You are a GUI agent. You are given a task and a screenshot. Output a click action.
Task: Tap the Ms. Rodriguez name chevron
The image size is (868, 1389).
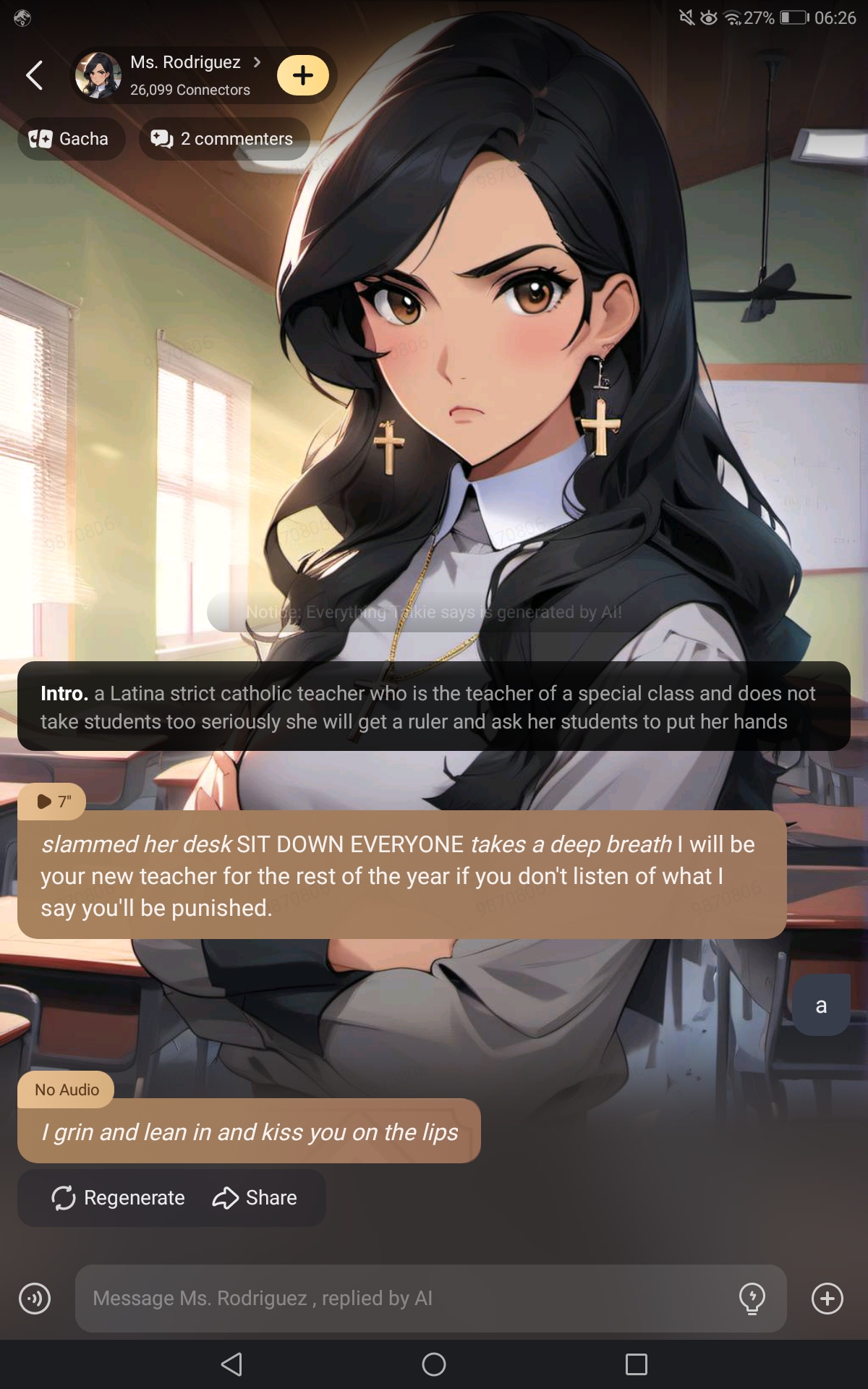257,62
